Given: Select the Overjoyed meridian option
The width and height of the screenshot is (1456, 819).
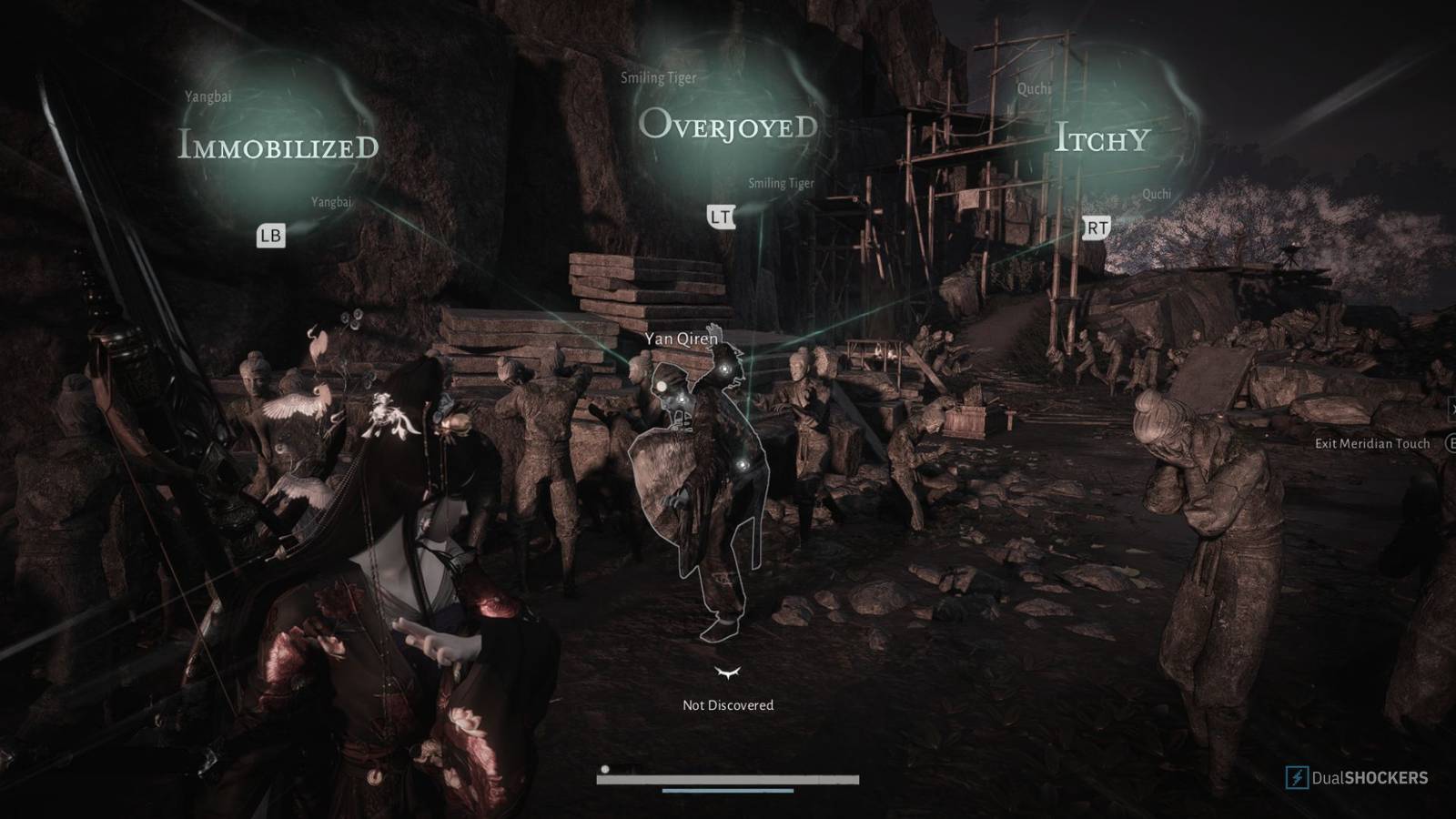Looking at the screenshot, I should (x=728, y=126).
